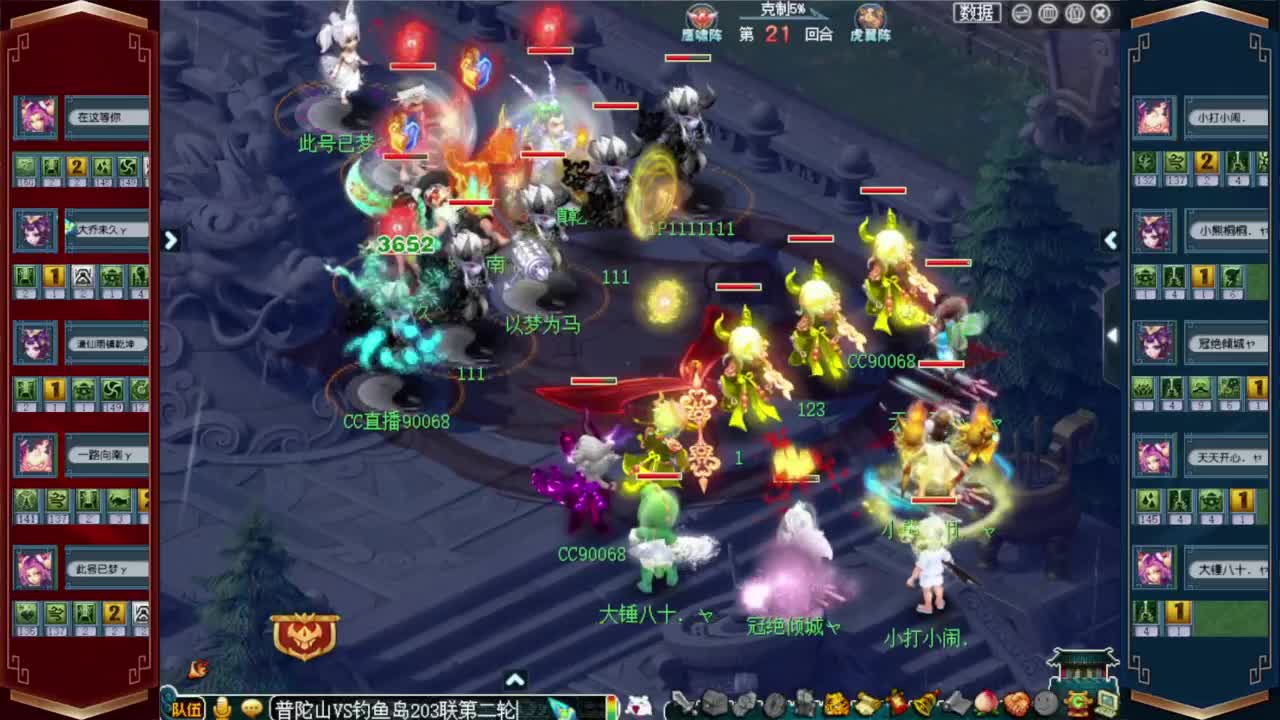Click the microphone icon next to the chat bar

223,710
